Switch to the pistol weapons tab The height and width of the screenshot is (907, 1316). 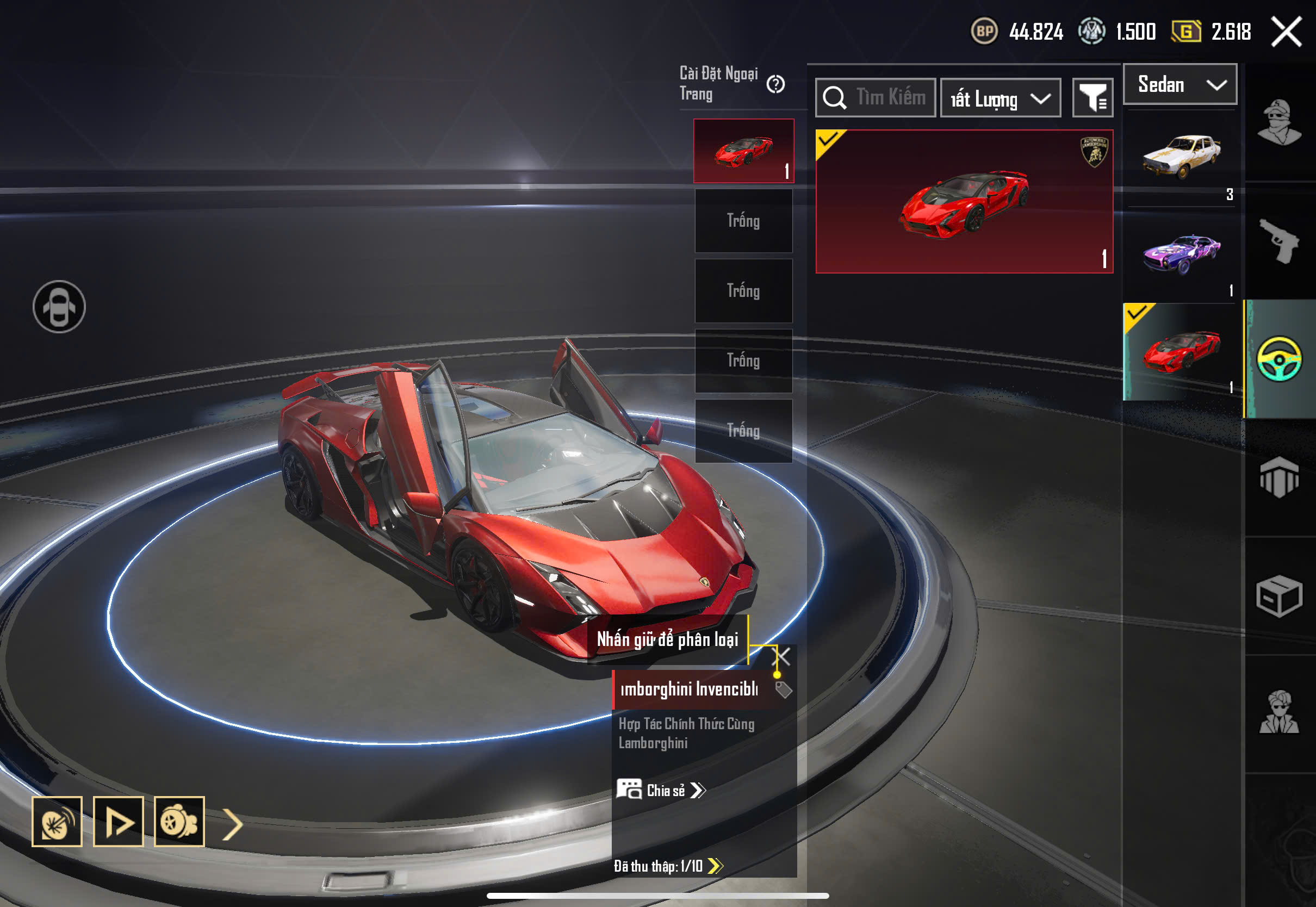click(1280, 241)
